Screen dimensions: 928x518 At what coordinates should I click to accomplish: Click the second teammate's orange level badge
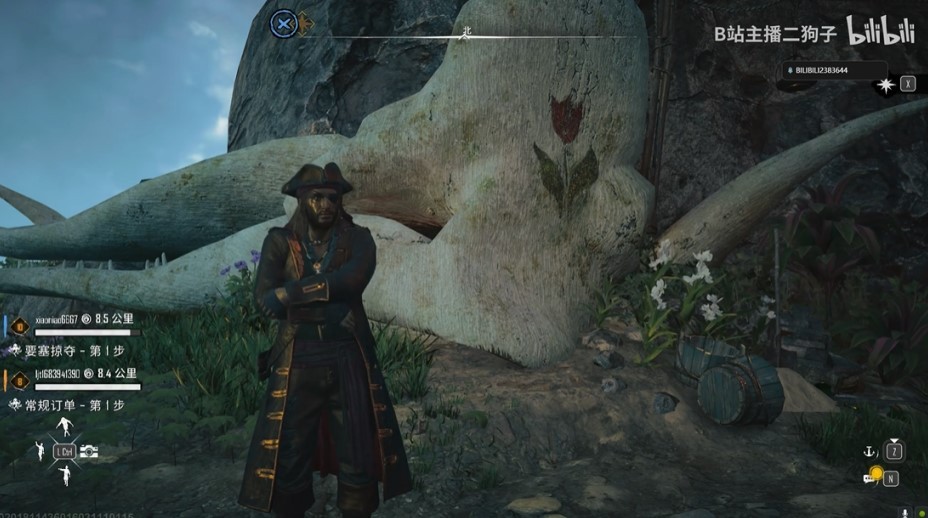click(x=18, y=380)
